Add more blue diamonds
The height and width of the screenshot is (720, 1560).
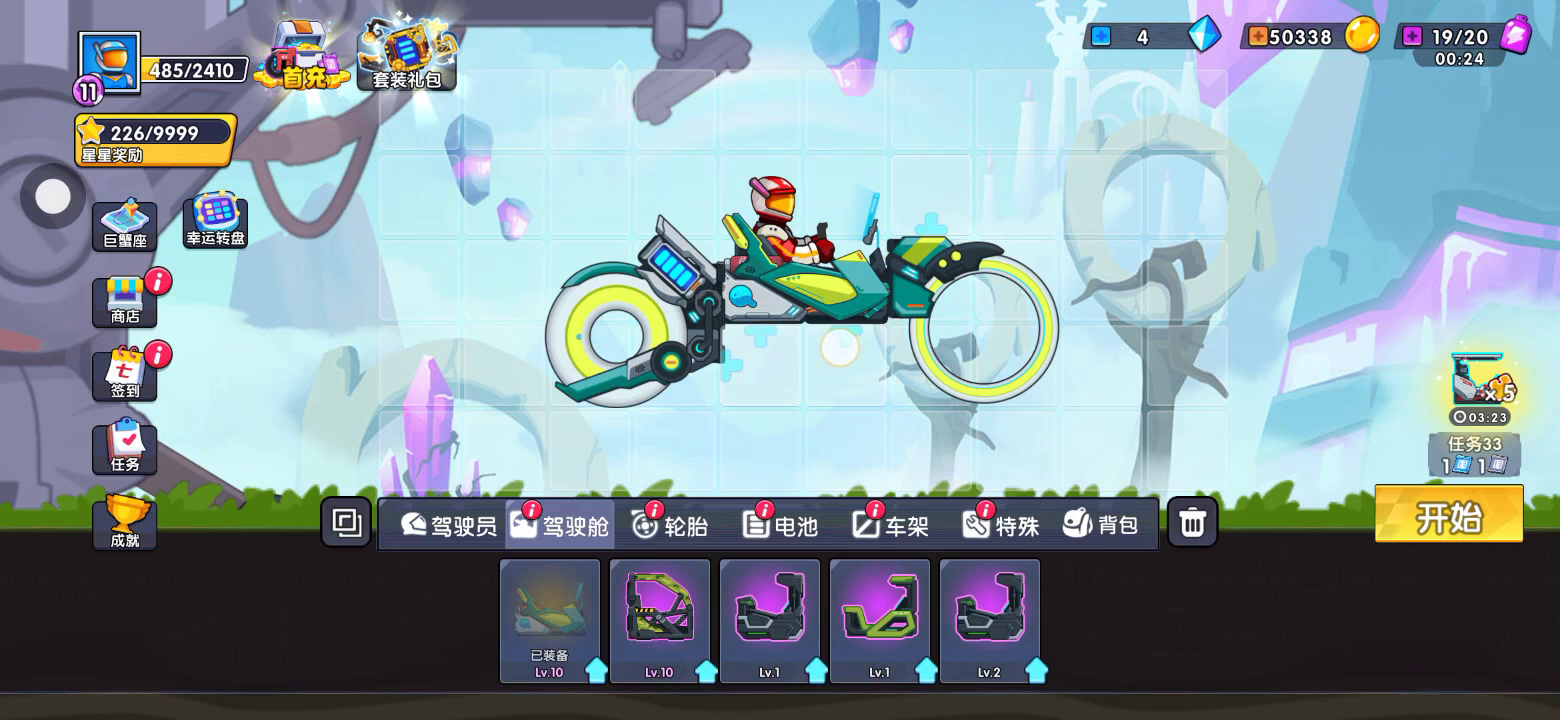pyautogui.click(x=1101, y=37)
